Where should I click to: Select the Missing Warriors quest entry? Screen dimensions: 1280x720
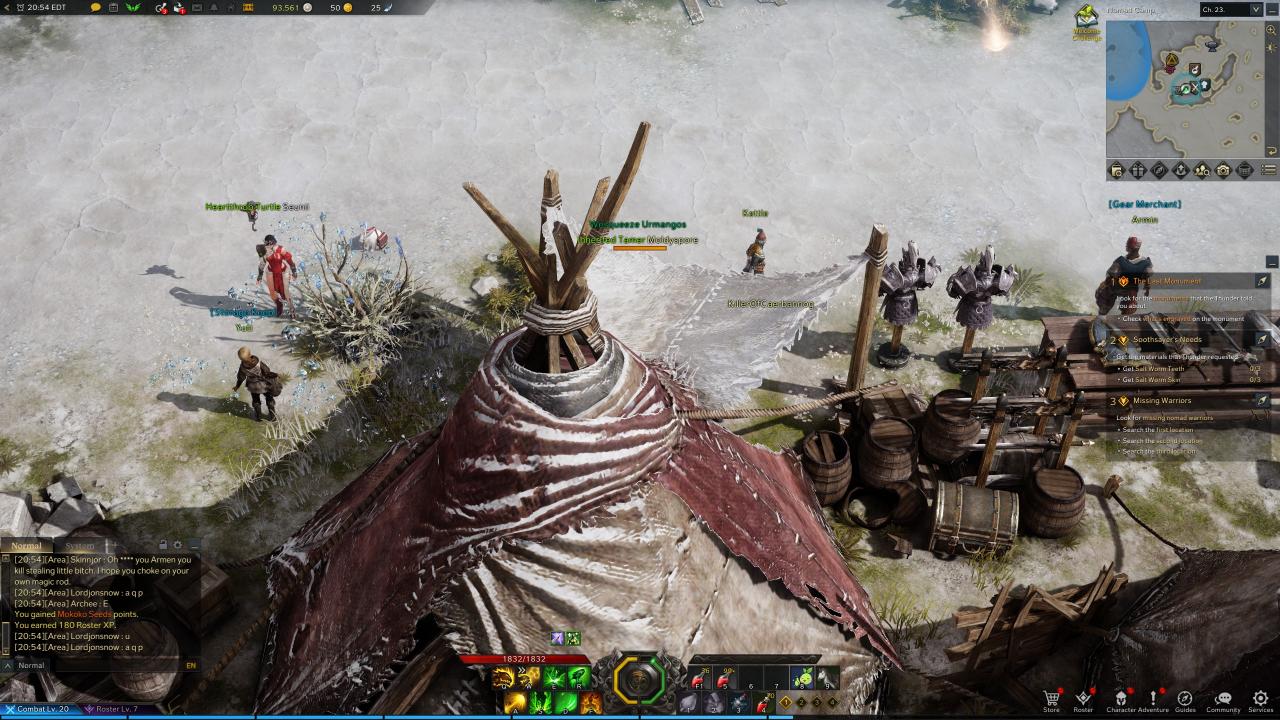[1162, 401]
